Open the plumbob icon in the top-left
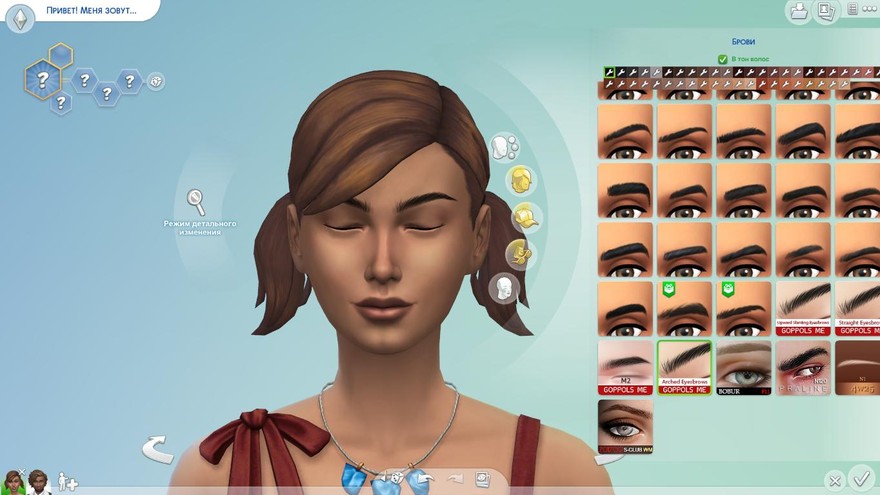The width and height of the screenshot is (880, 495). click(x=21, y=19)
